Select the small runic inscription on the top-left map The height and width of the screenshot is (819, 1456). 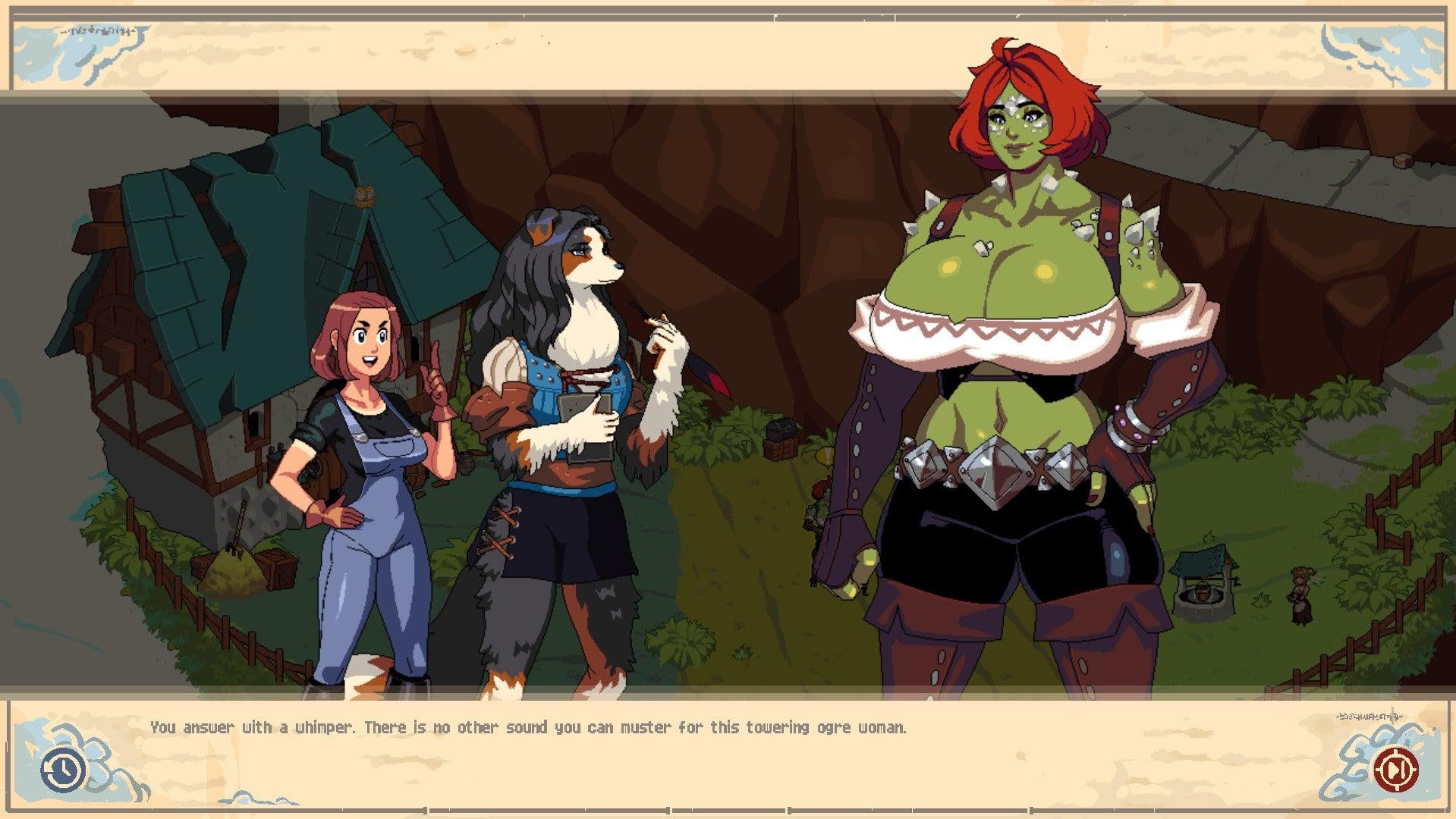[x=96, y=33]
